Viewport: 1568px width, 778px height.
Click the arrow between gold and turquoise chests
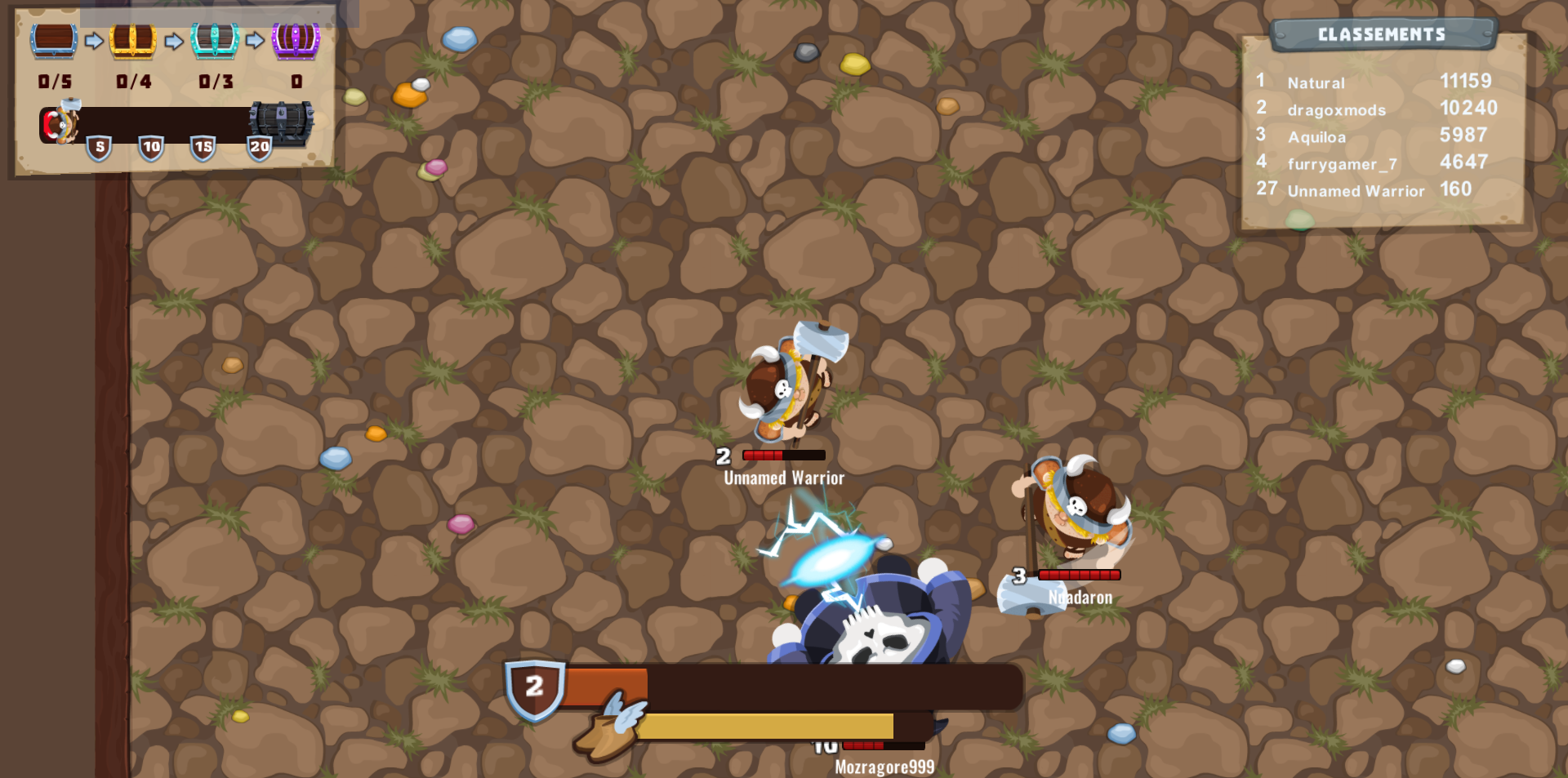pyautogui.click(x=175, y=41)
